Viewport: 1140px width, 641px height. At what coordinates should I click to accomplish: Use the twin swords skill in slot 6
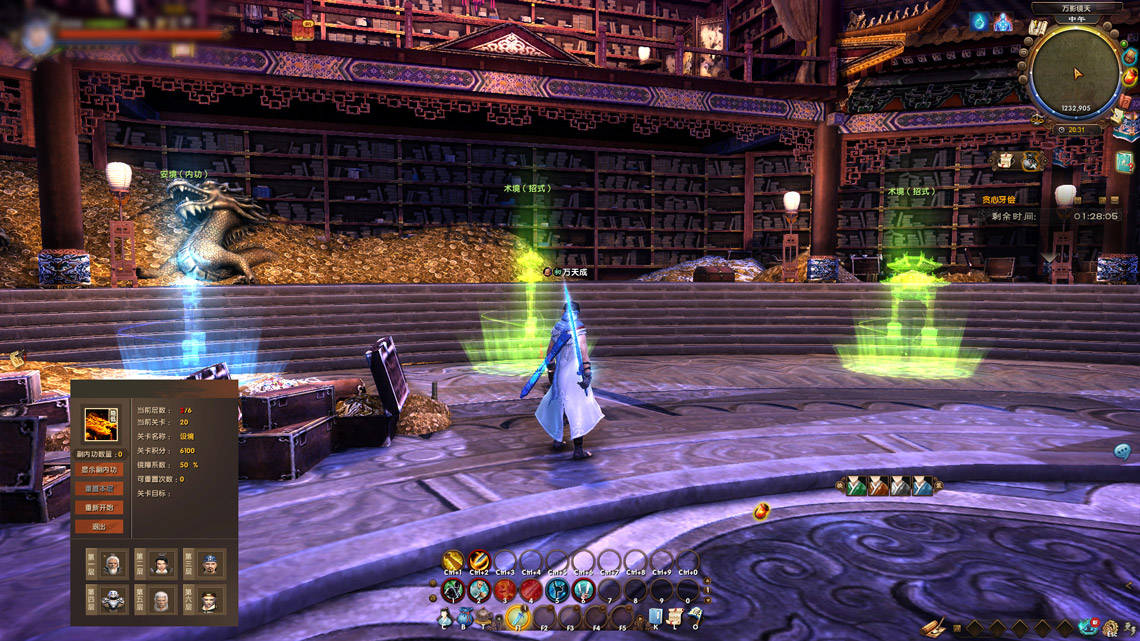click(583, 590)
